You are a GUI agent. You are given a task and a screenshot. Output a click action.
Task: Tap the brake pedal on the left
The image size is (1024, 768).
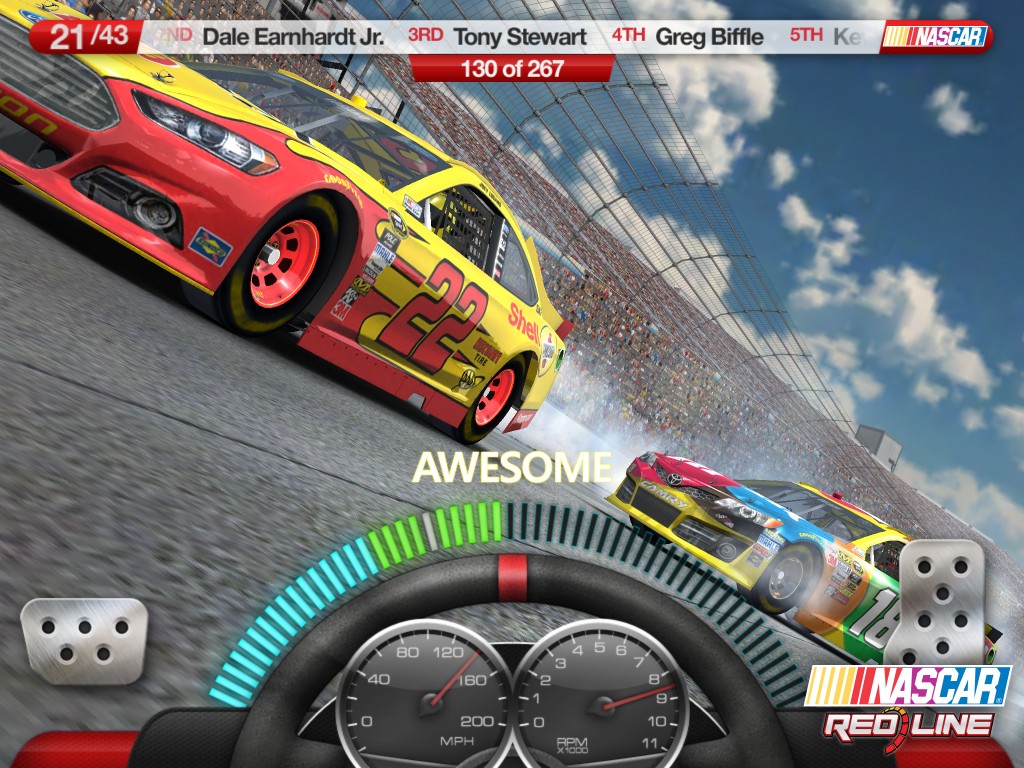84,641
